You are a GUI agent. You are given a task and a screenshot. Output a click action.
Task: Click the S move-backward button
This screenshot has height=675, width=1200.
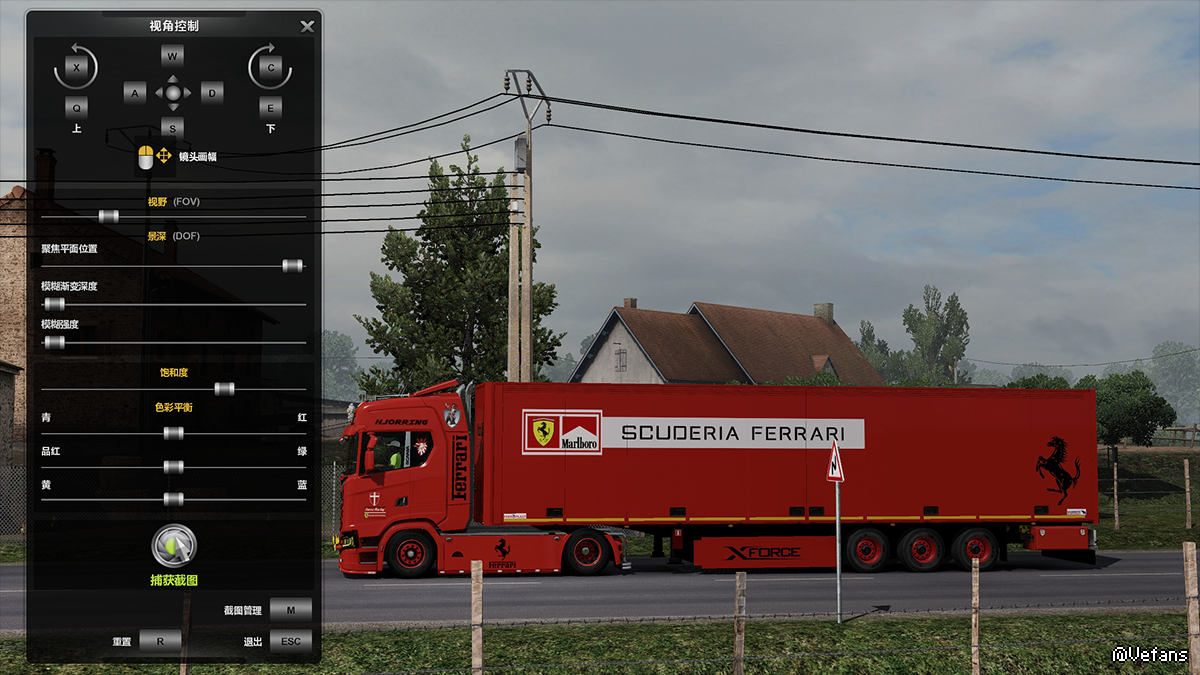(173, 127)
